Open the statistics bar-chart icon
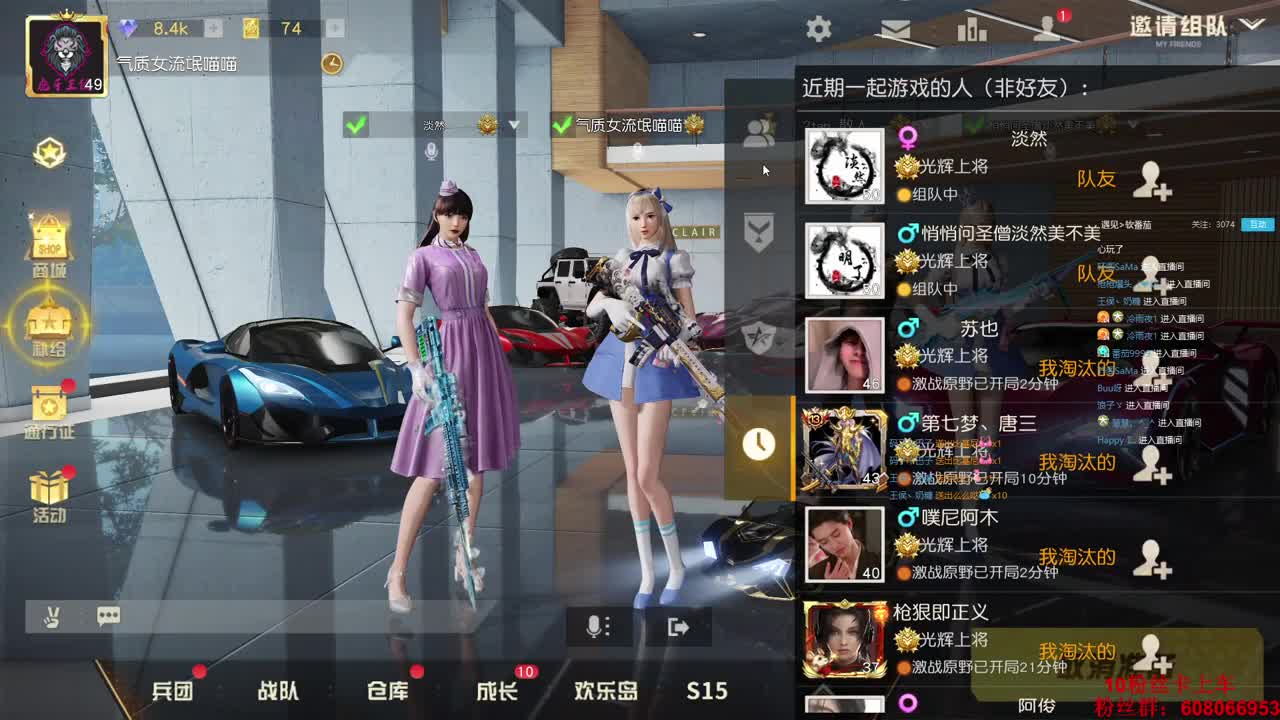1280x720 pixels. [x=971, y=30]
